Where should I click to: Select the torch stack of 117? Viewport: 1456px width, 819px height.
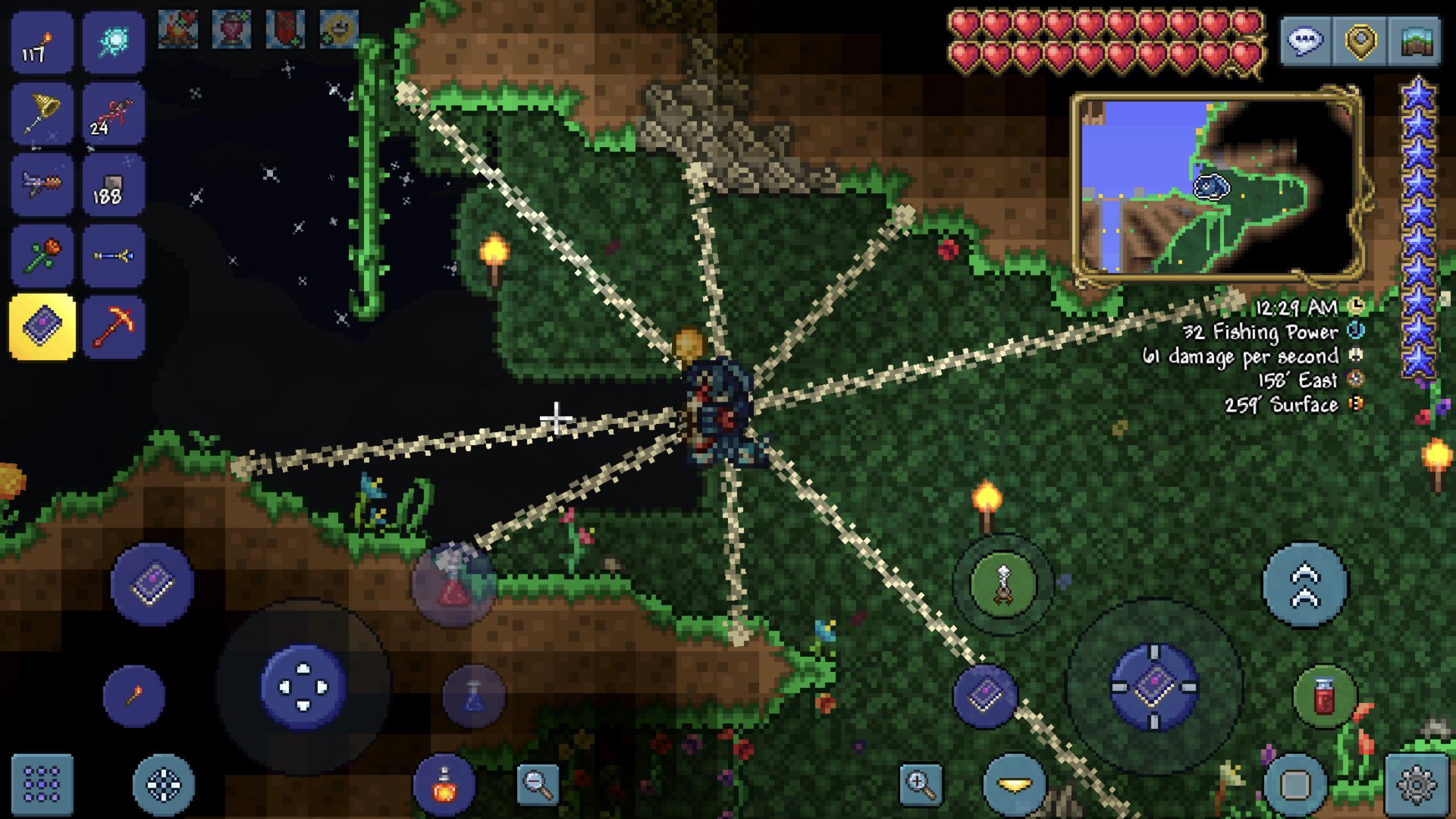click(41, 41)
